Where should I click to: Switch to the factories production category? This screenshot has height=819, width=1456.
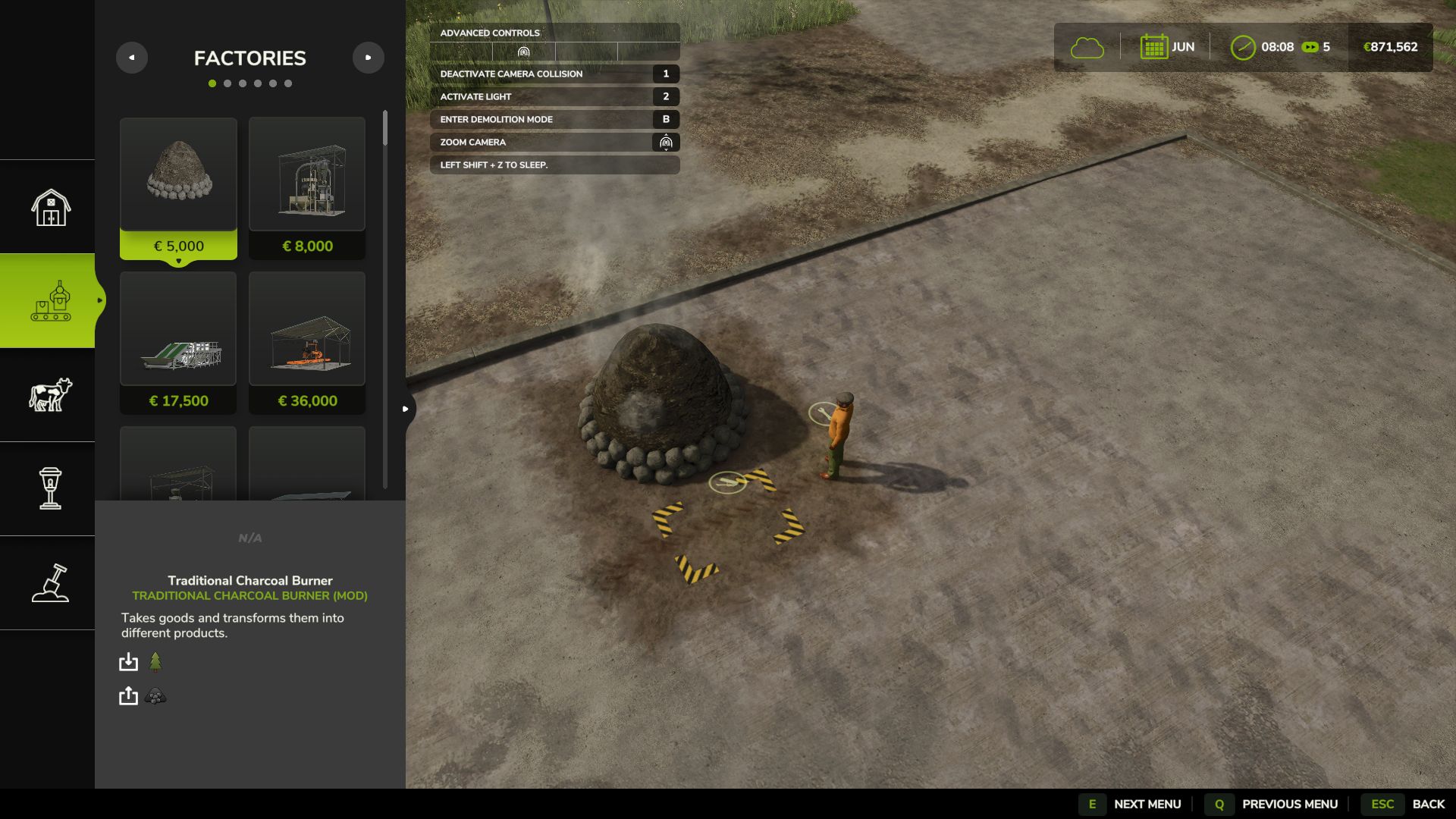(50, 301)
